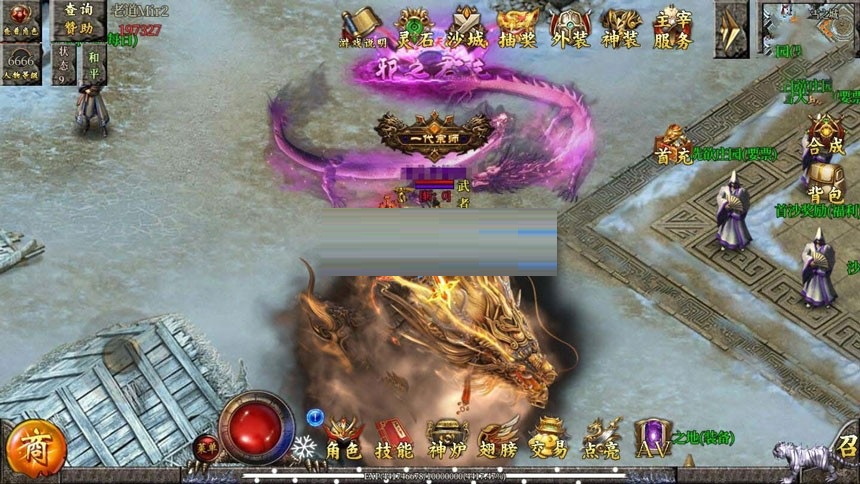Click the 首充 first recharge icon
The height and width of the screenshot is (484, 860).
(x=673, y=145)
